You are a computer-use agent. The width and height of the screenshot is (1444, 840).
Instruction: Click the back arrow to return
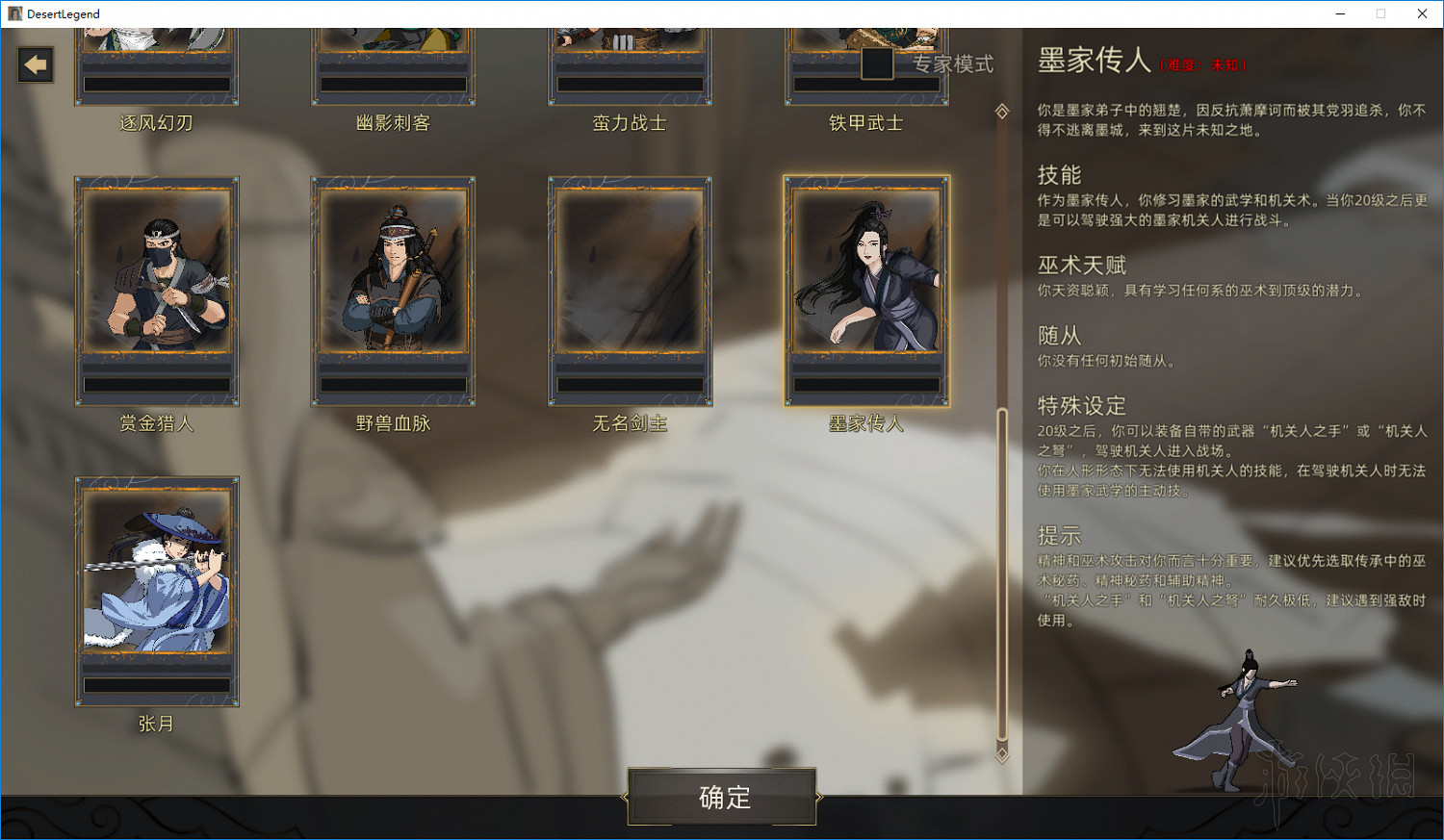click(x=35, y=64)
